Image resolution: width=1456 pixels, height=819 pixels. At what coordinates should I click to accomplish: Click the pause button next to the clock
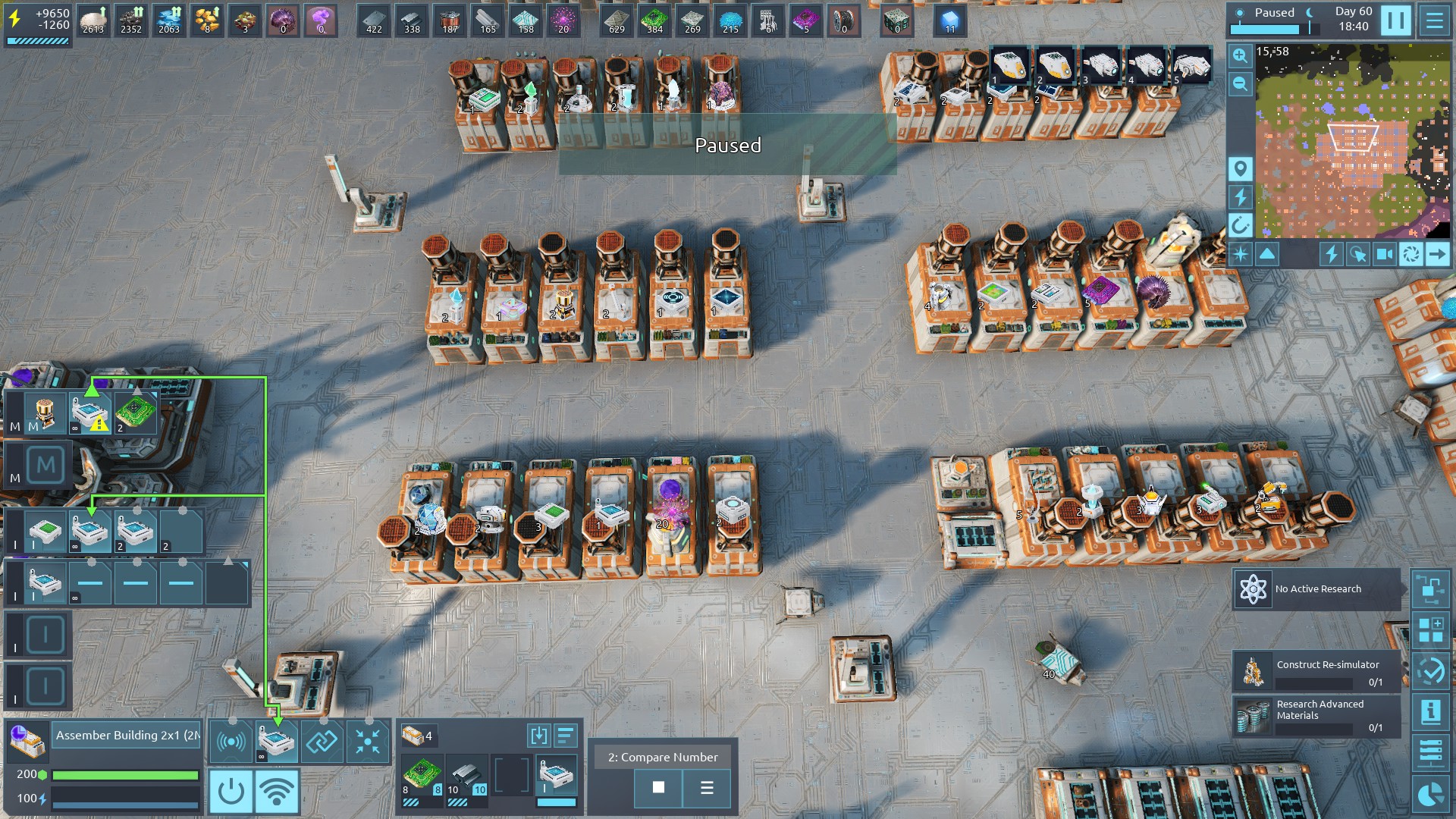coord(1395,20)
